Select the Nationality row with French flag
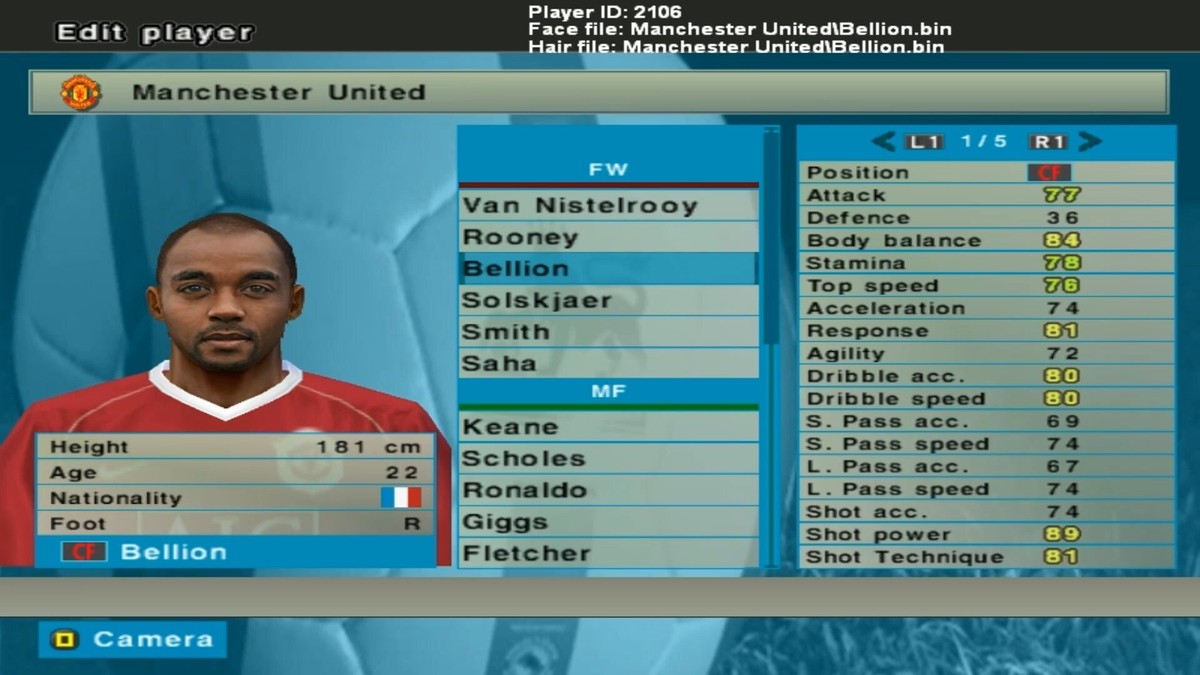This screenshot has width=1200, height=675. point(235,498)
